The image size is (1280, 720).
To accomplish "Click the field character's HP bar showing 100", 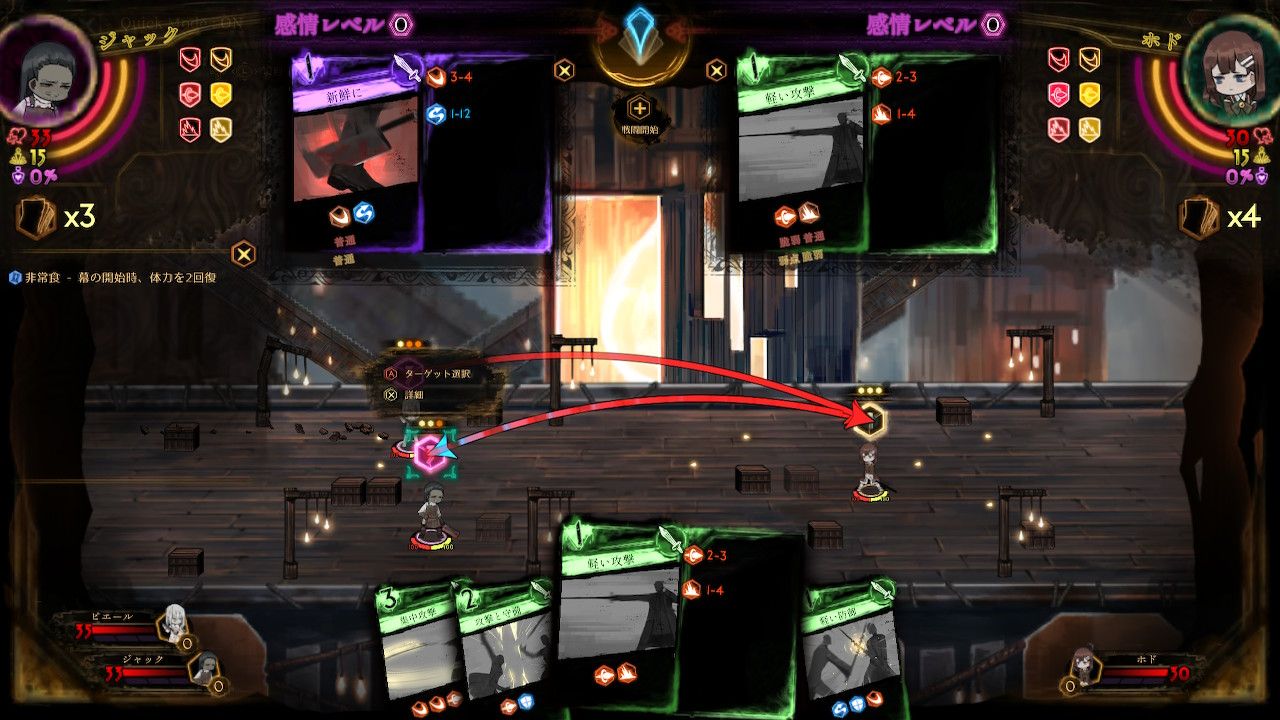I will [430, 546].
